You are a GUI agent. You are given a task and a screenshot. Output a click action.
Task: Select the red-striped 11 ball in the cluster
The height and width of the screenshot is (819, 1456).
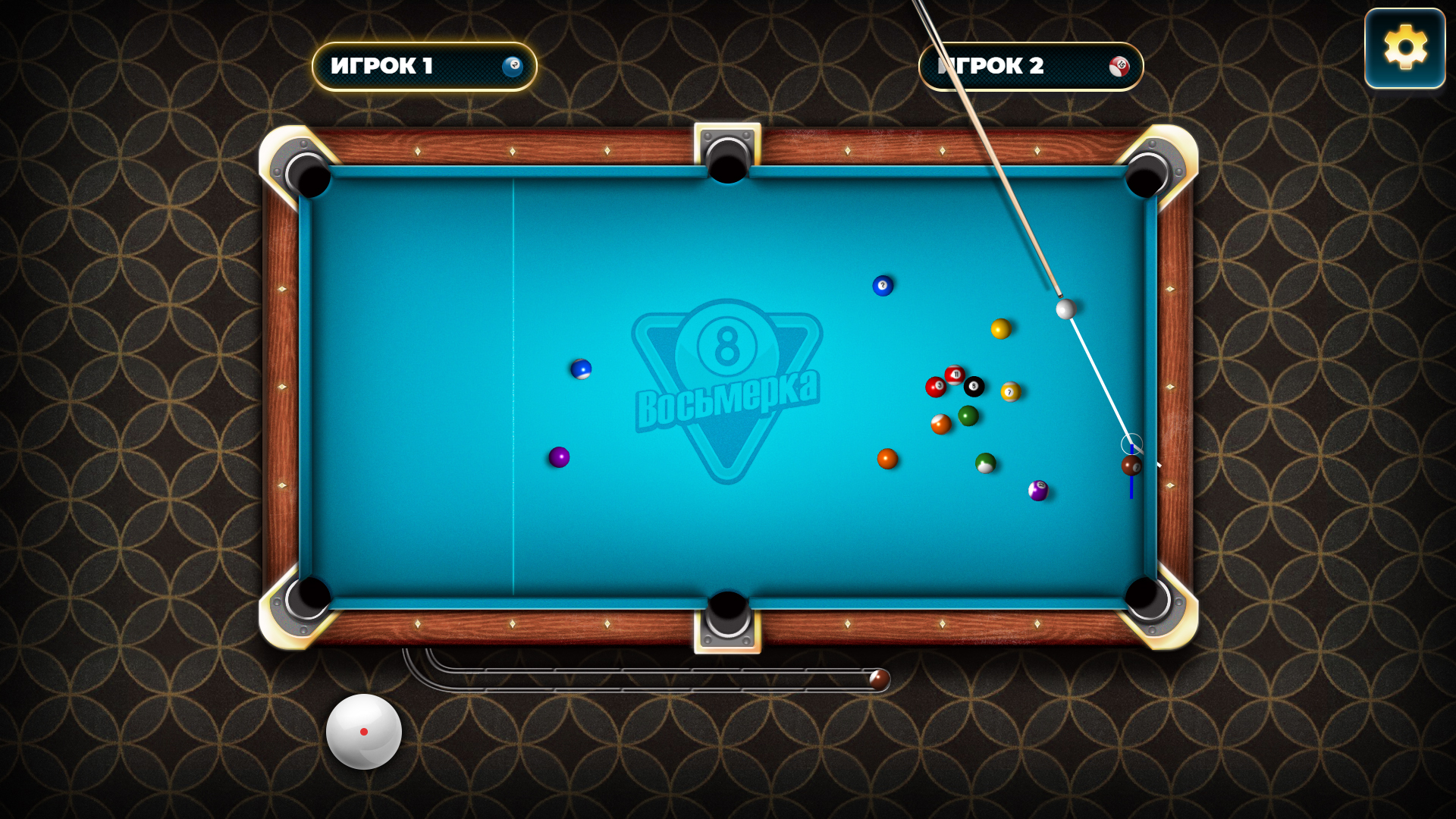coord(956,374)
